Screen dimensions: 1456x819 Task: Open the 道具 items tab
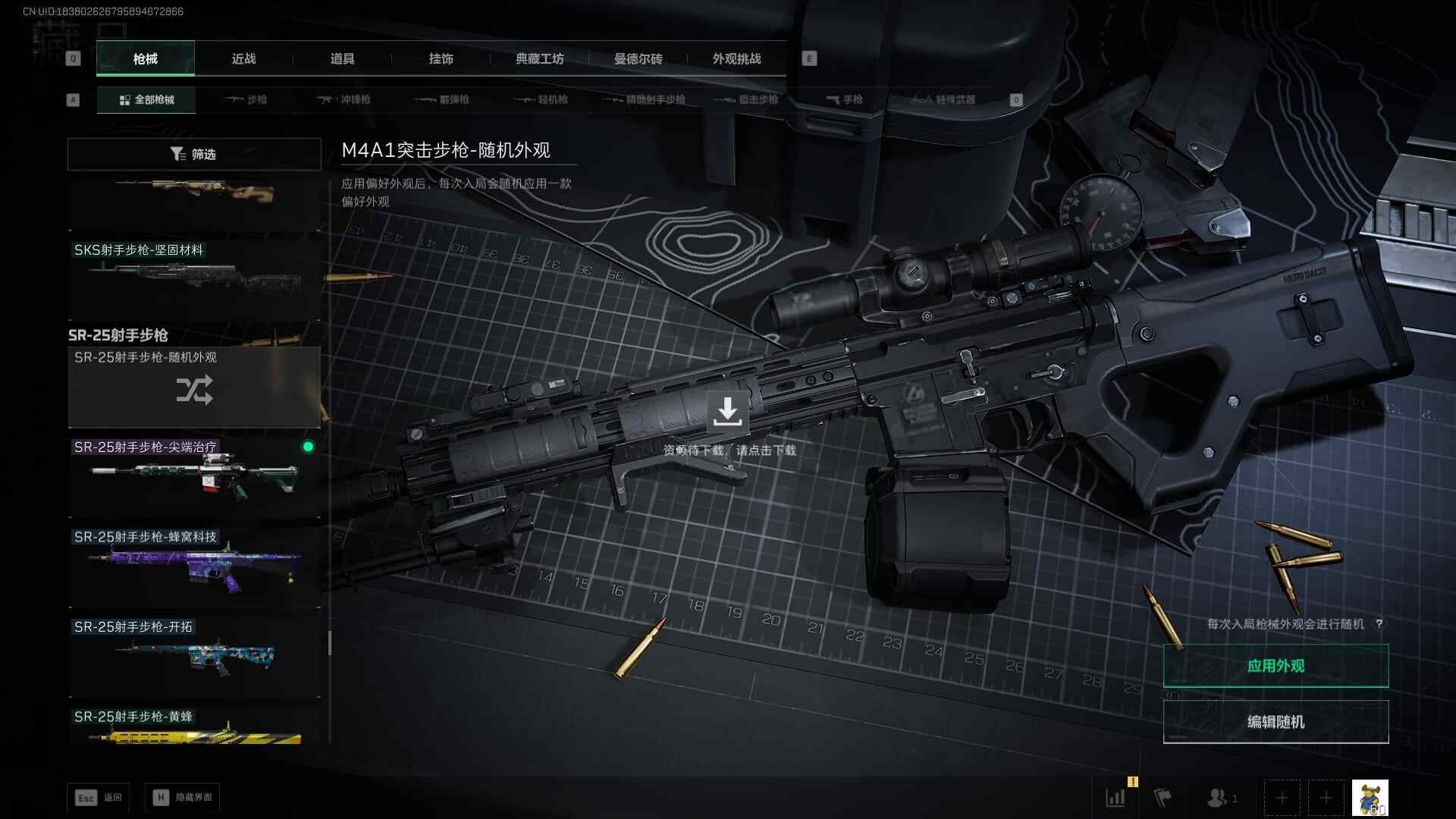[x=342, y=59]
